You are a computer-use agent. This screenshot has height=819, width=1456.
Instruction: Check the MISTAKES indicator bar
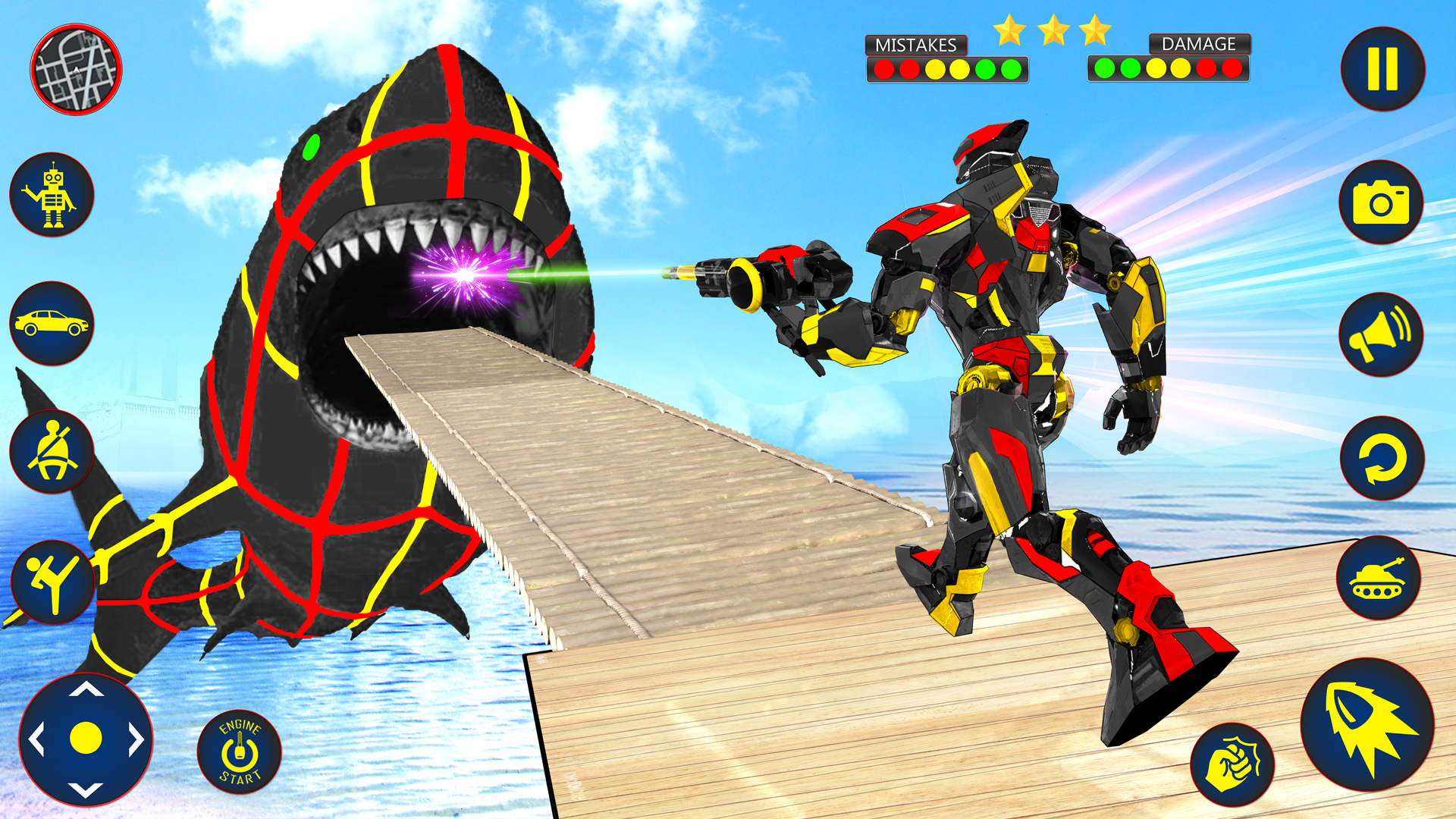coord(948,68)
